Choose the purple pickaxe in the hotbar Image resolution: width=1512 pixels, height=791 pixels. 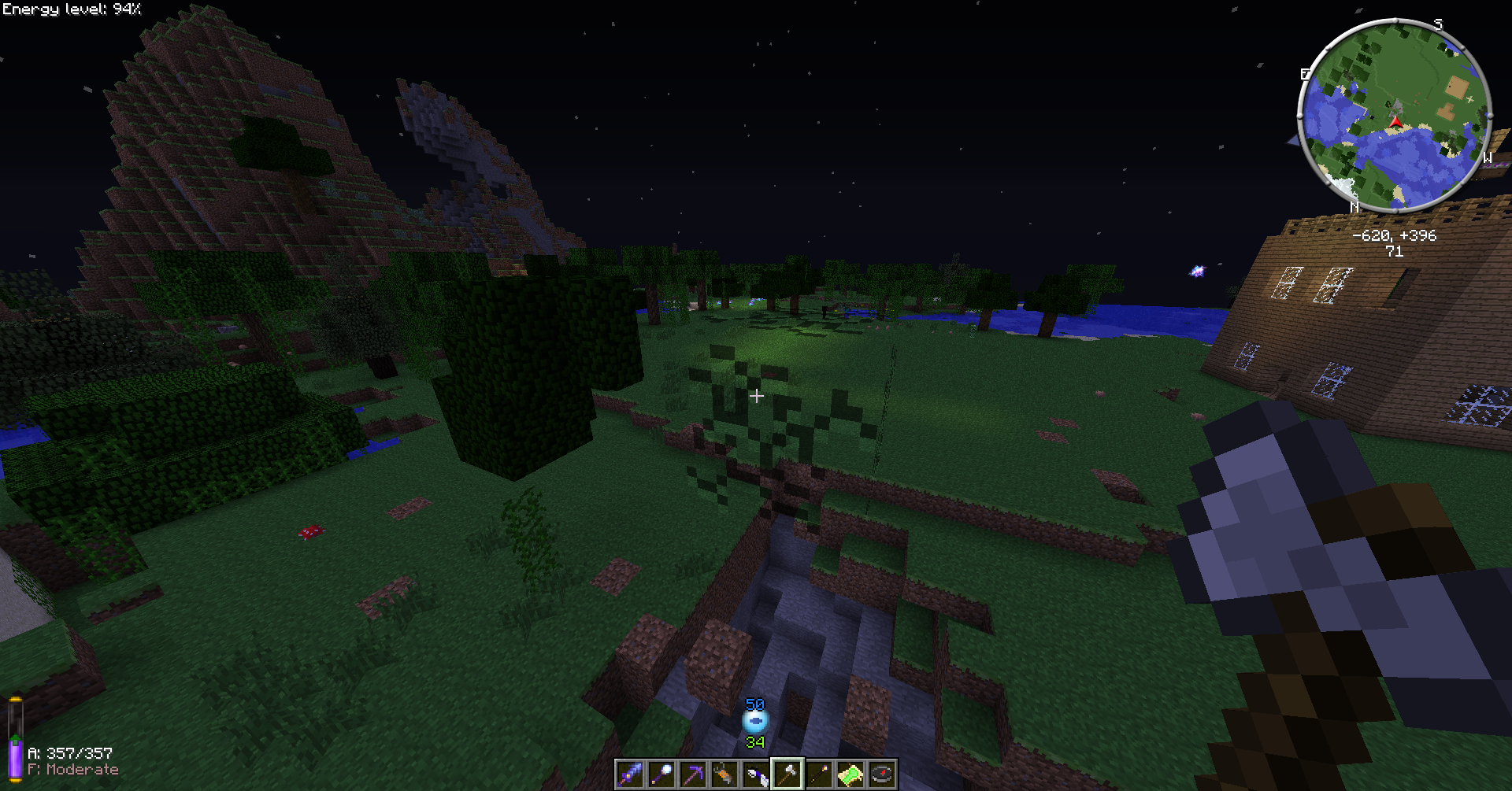(x=693, y=774)
